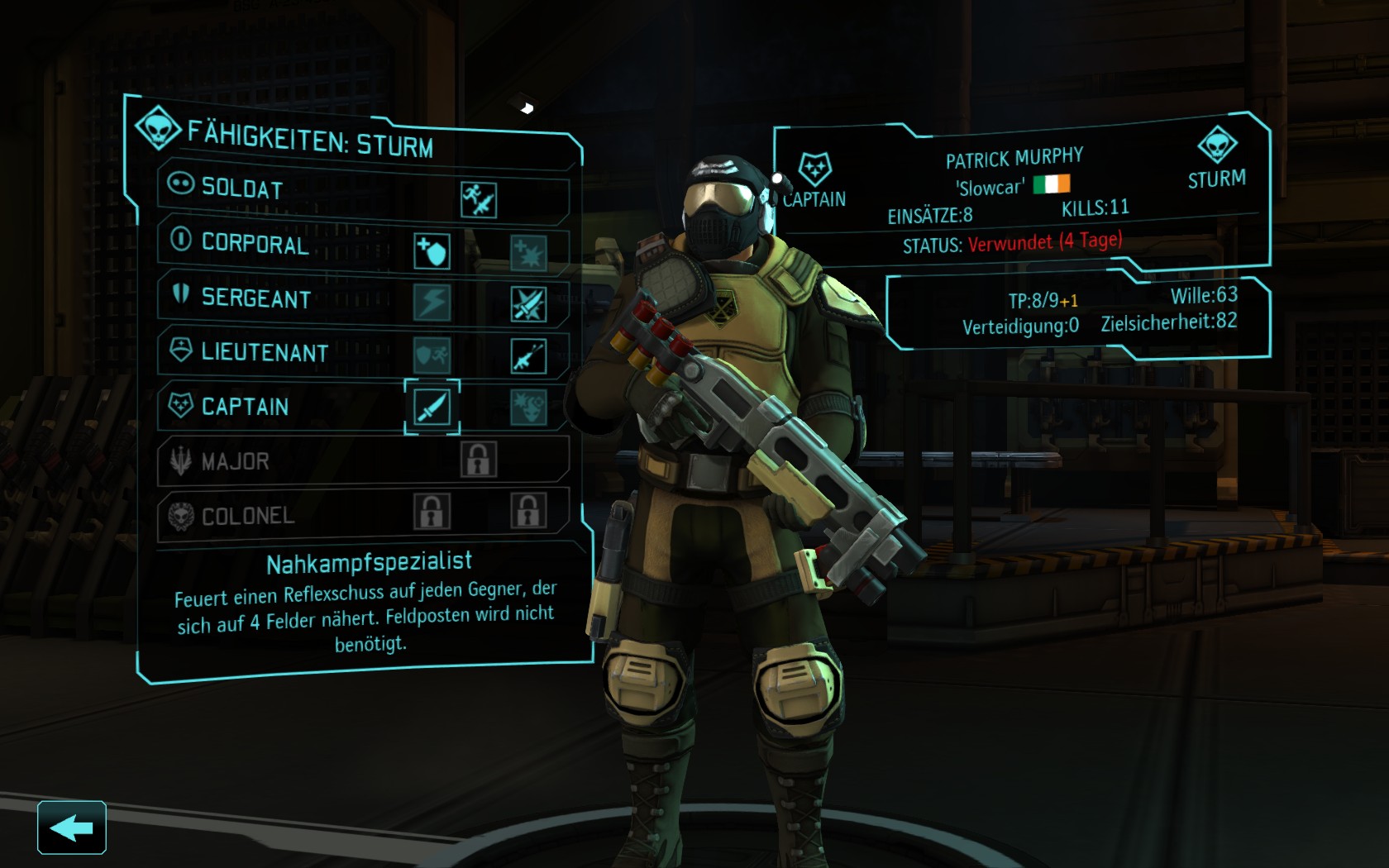The width and height of the screenshot is (1389, 868).
Task: Select the Sergeant lightning bolt ability
Action: (x=432, y=303)
